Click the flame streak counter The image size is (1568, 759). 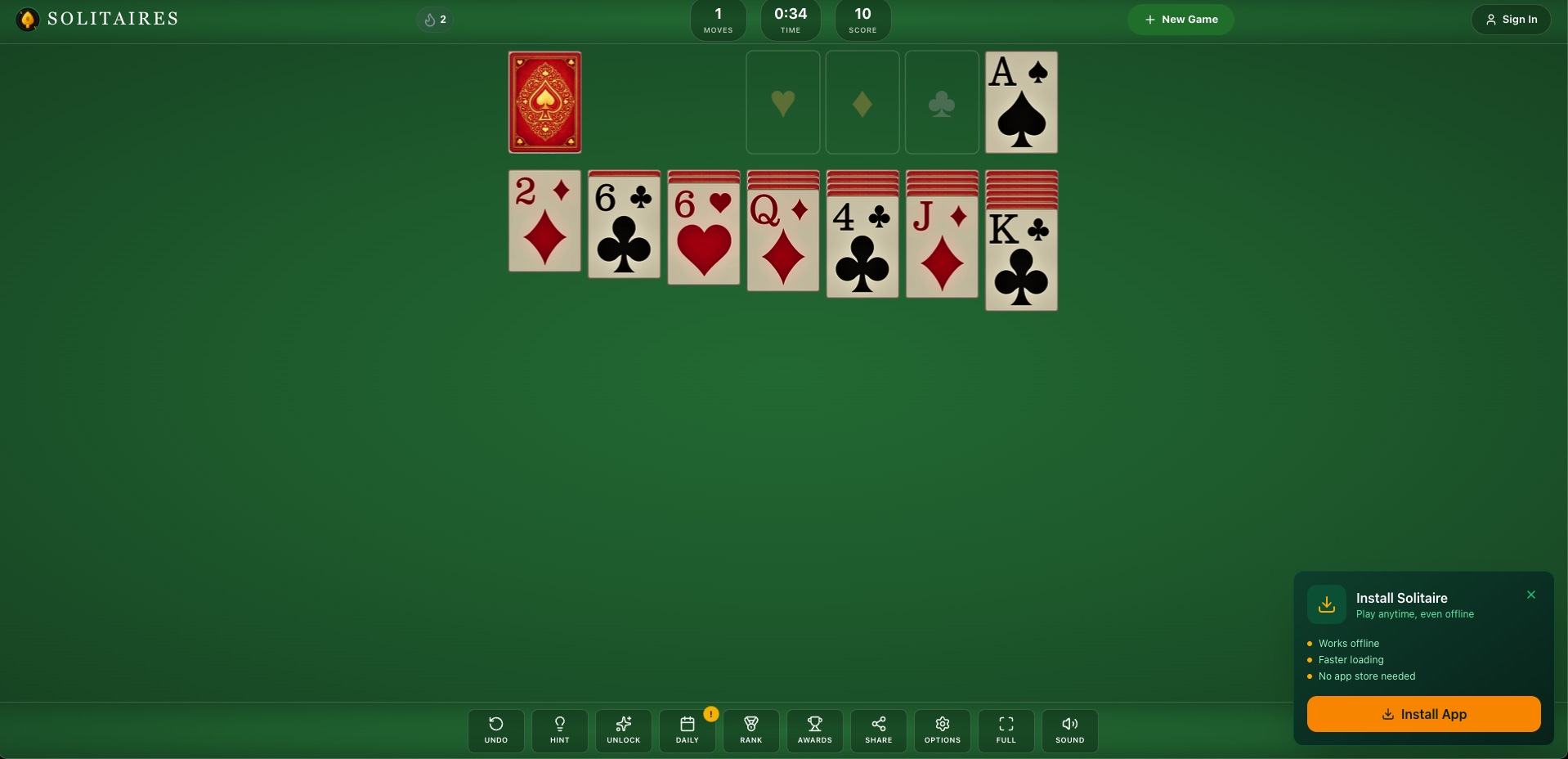point(434,19)
